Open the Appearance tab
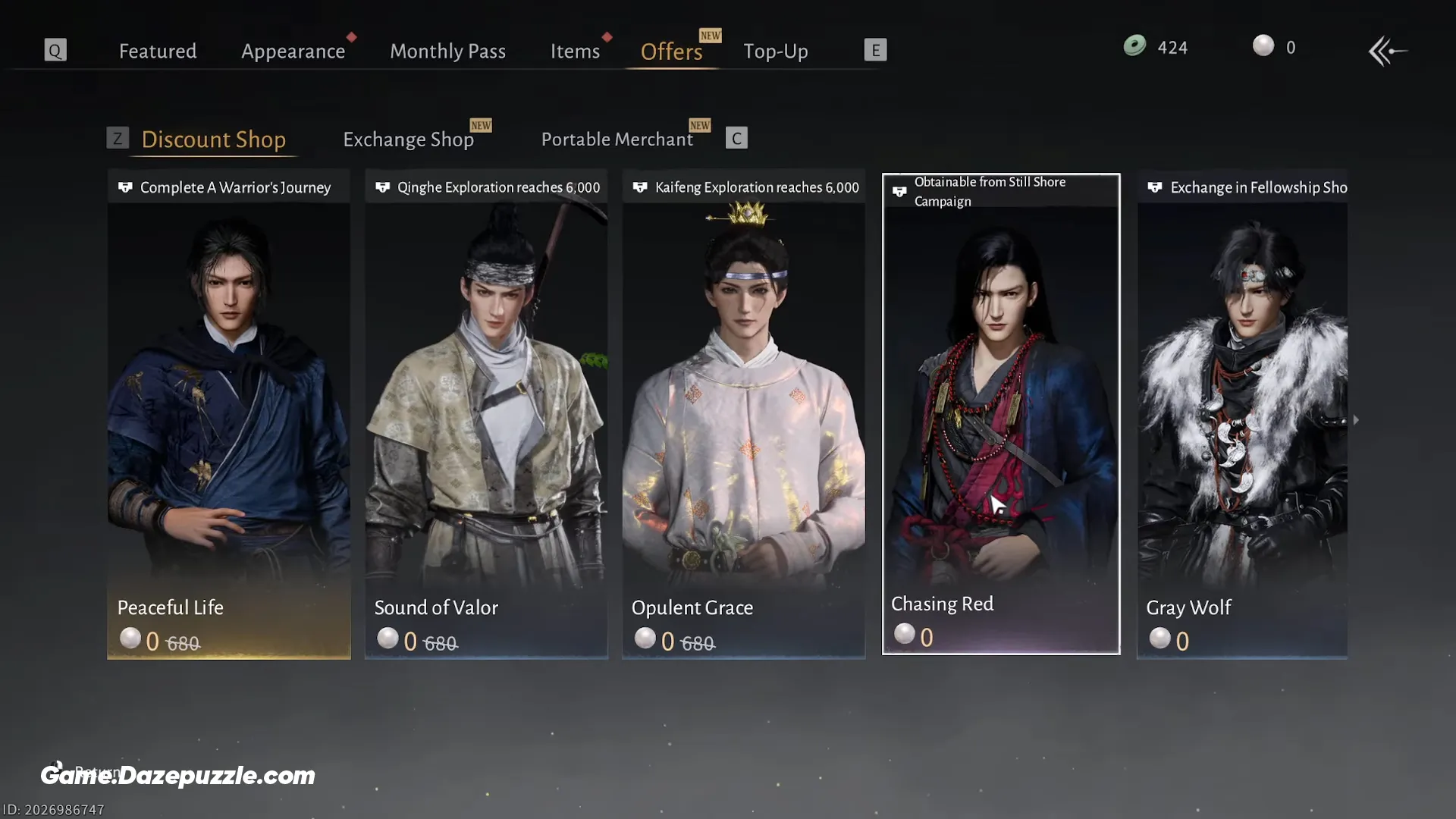This screenshot has width=1456, height=819. 293,51
